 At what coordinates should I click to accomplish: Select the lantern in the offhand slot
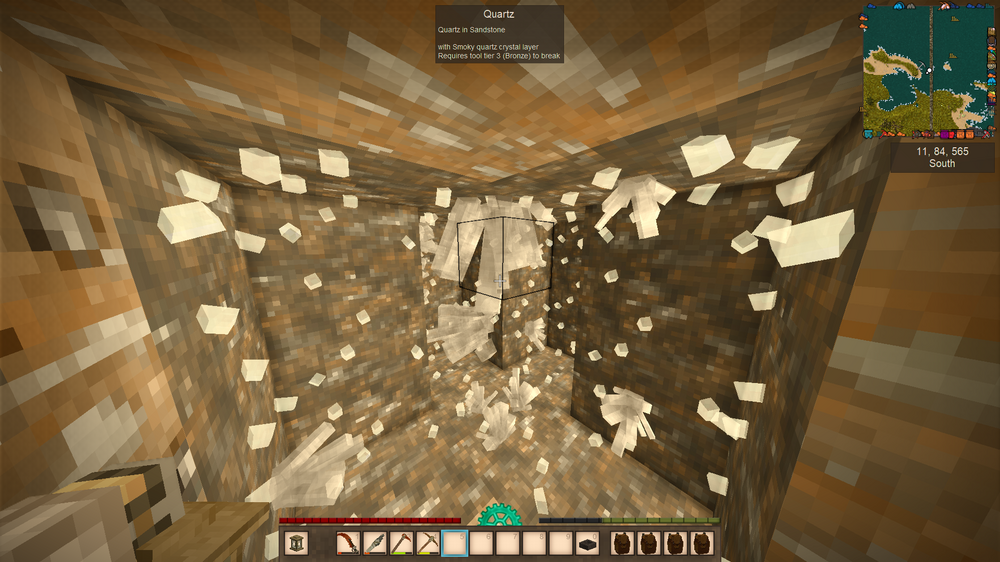coord(296,543)
